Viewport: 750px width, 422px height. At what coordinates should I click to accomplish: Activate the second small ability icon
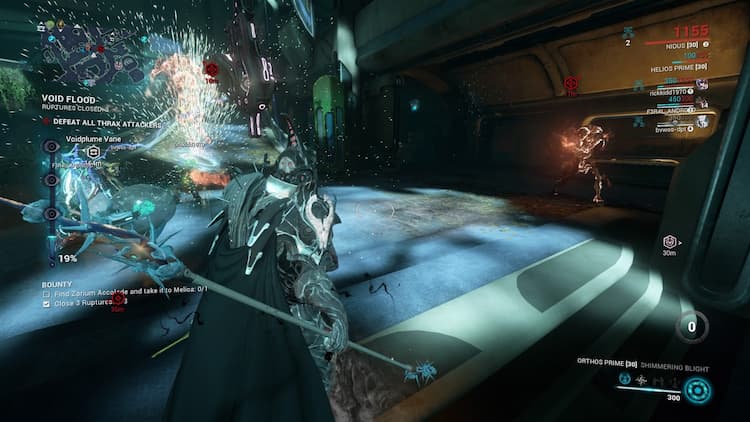click(641, 379)
